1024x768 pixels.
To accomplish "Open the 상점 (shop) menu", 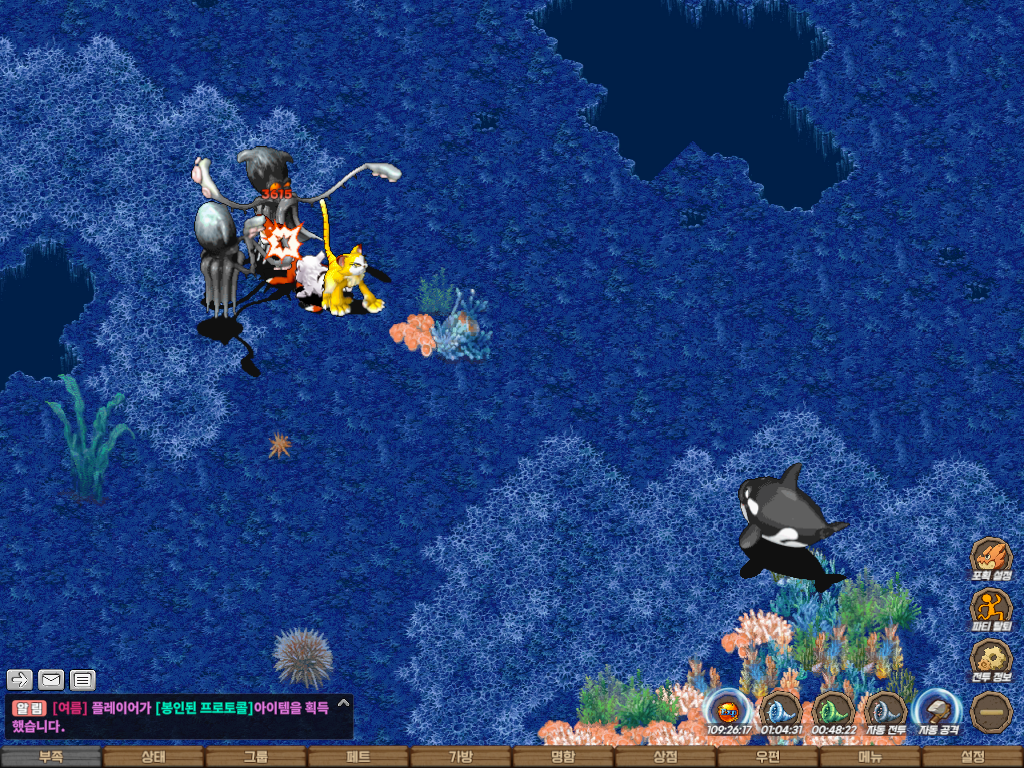I will click(x=665, y=757).
